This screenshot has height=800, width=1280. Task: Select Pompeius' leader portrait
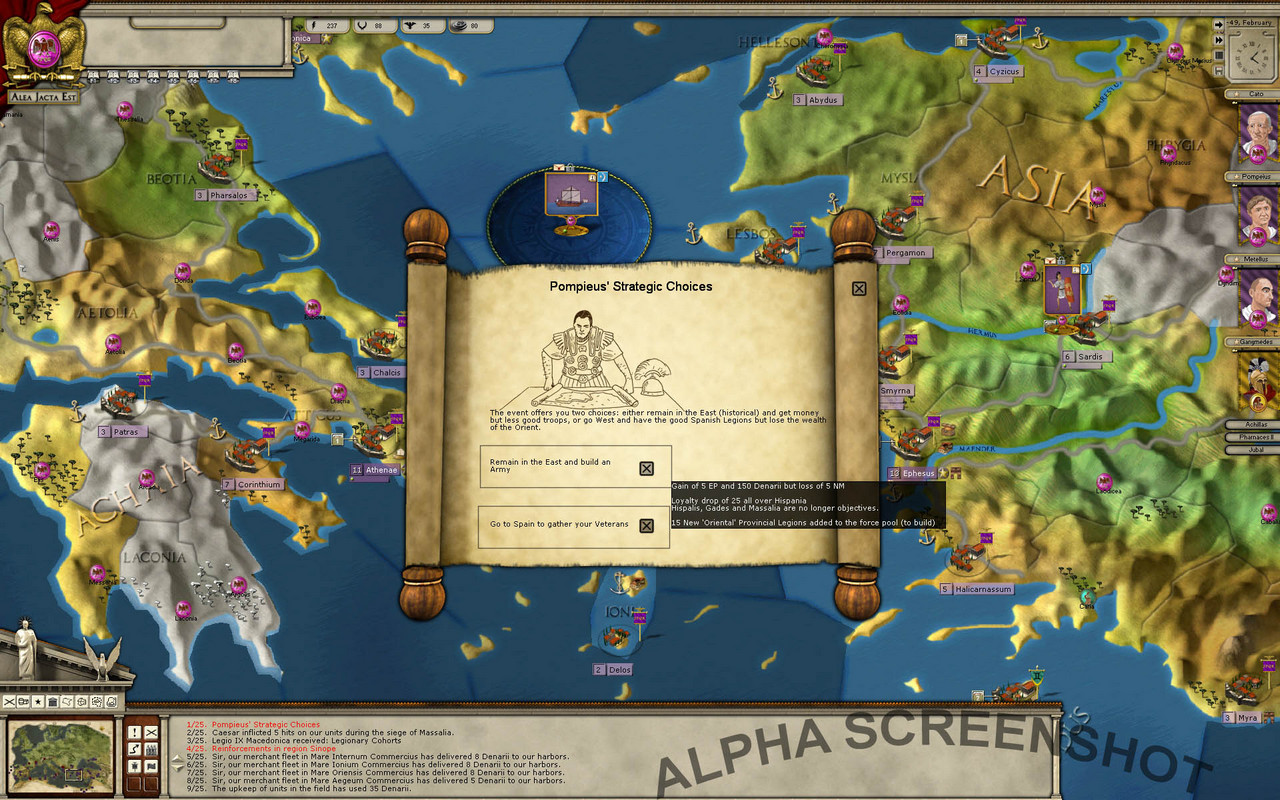pos(1258,216)
